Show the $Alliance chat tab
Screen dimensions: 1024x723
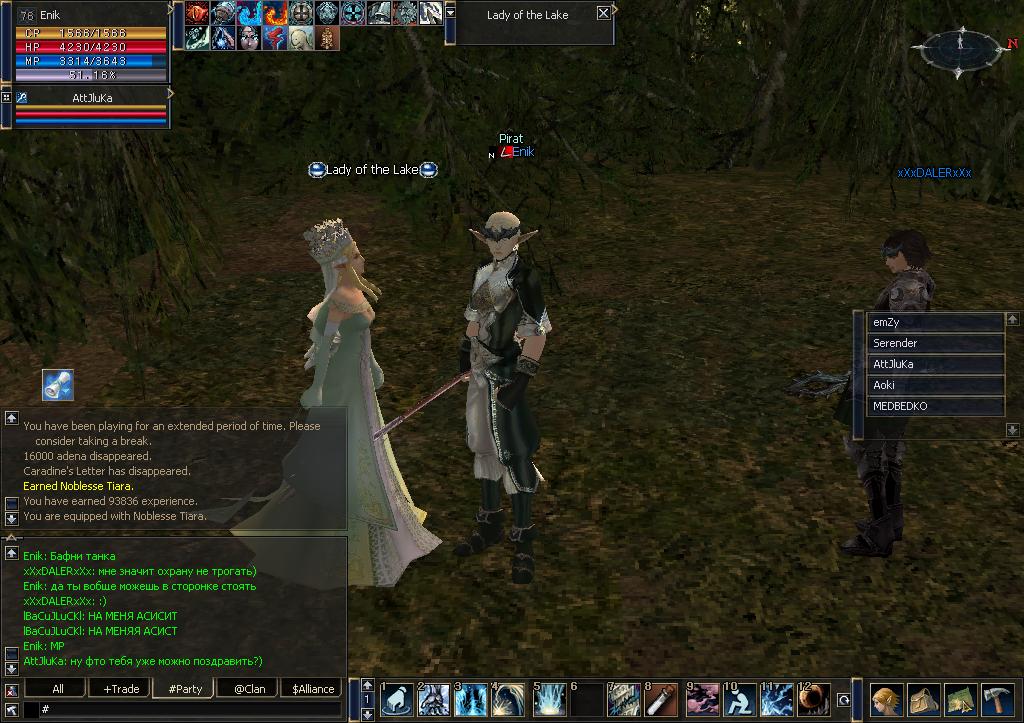[x=311, y=688]
